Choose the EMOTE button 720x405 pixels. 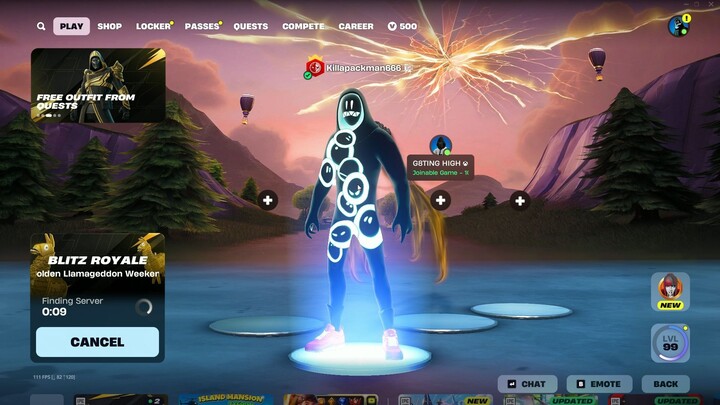tap(598, 384)
